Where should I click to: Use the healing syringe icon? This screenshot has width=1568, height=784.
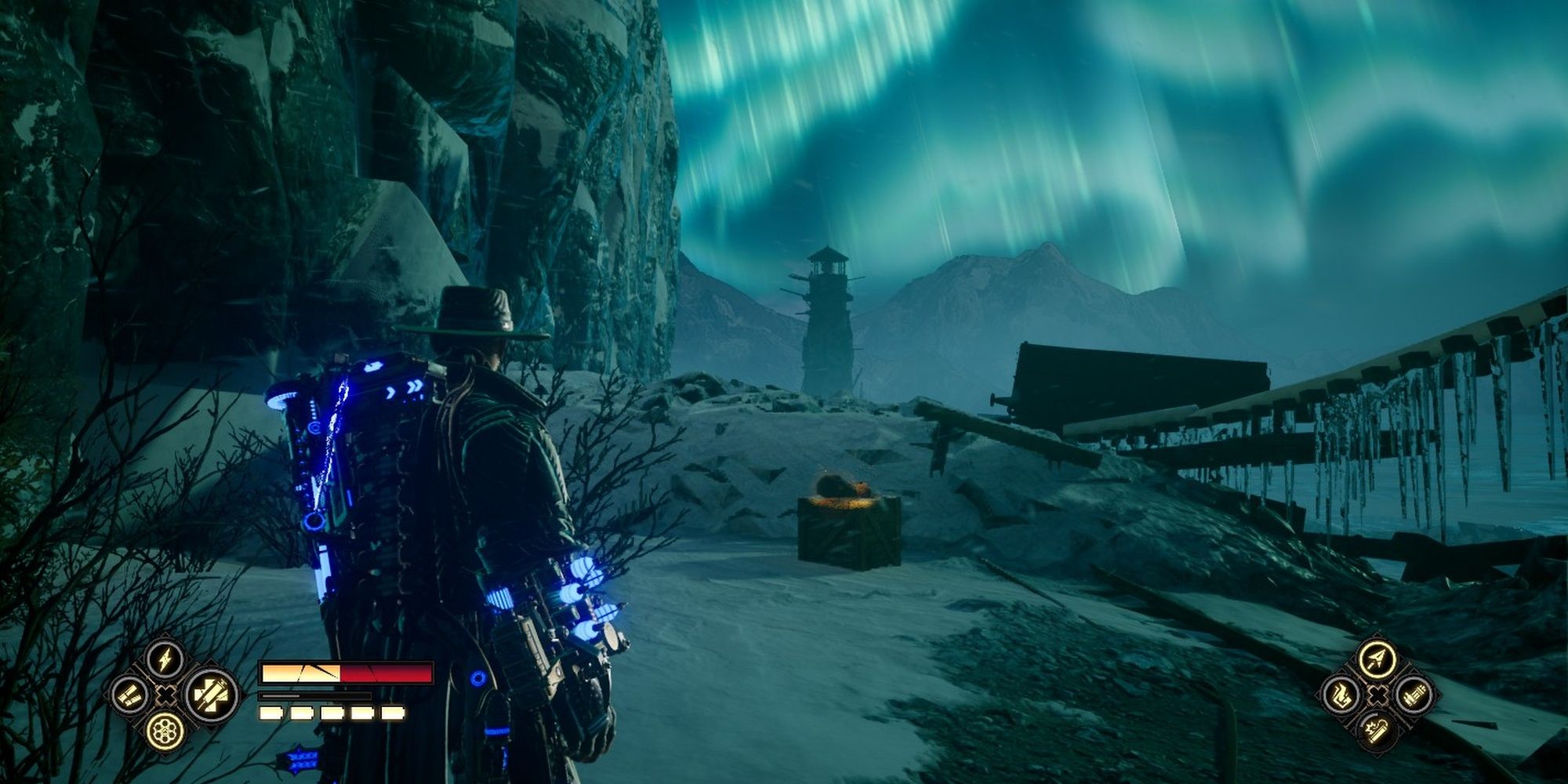212,695
